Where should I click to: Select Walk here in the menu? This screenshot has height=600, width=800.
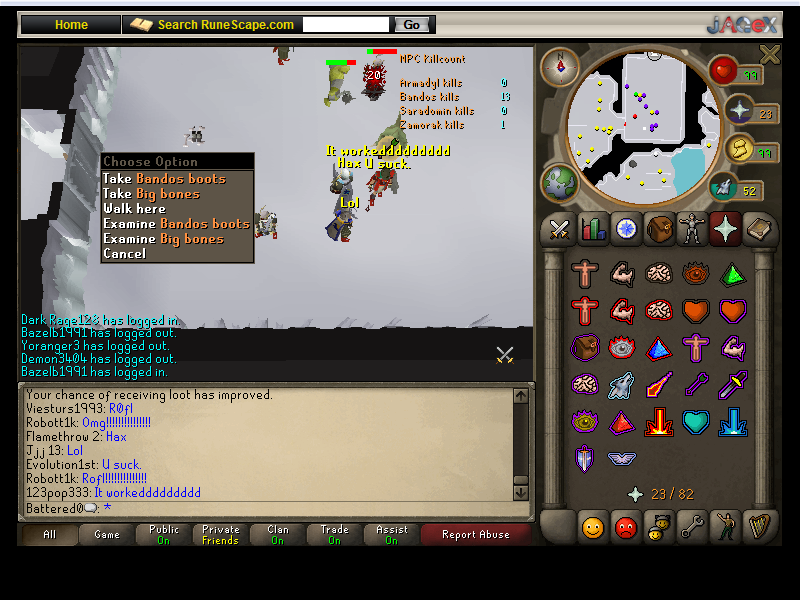(134, 209)
